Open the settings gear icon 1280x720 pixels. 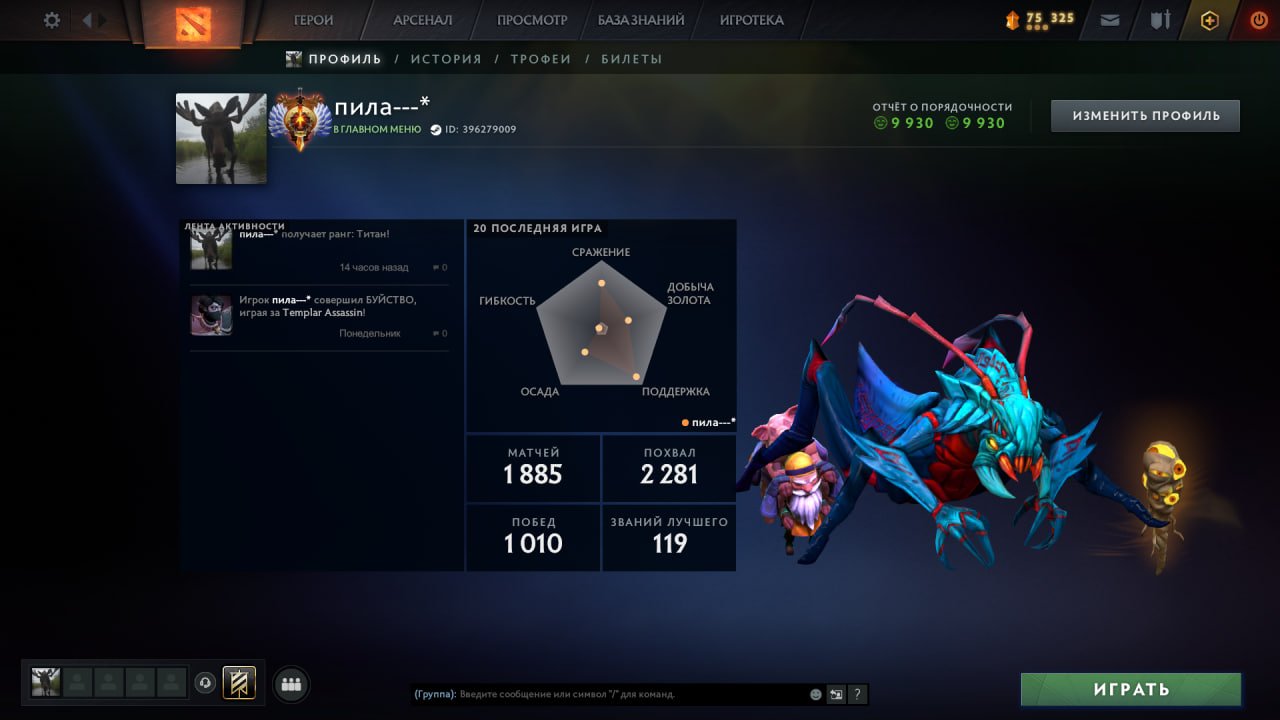pos(50,19)
